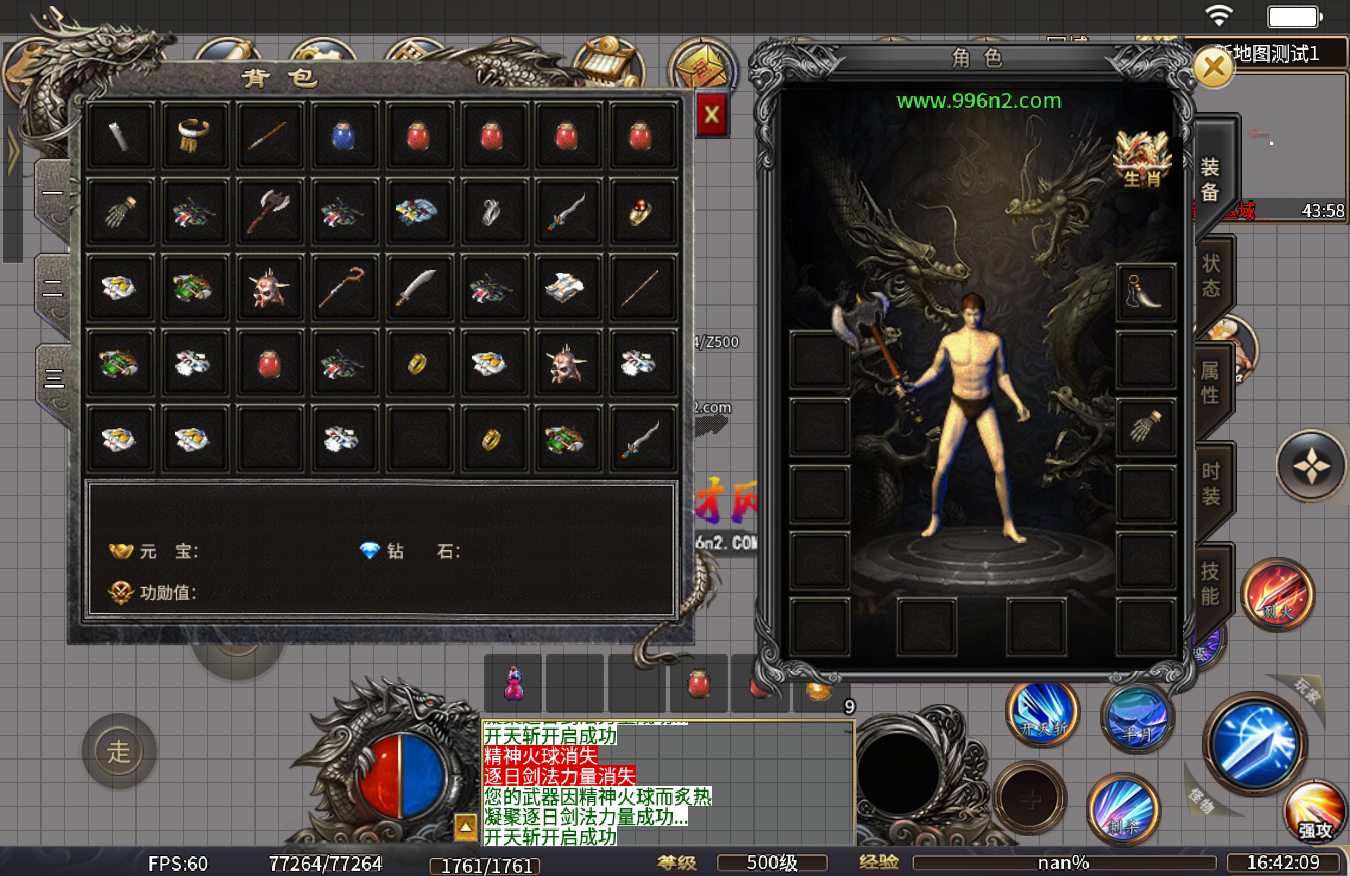Switch to the 时装 fashion tab
The height and width of the screenshot is (876, 1350).
point(1210,485)
